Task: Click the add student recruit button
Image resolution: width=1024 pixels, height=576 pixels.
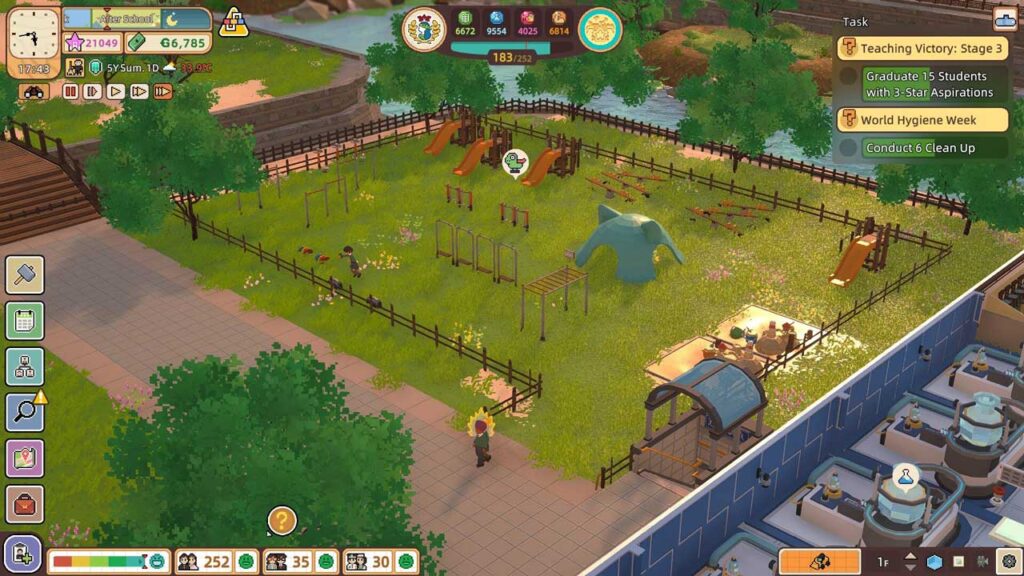Action: tap(22, 554)
